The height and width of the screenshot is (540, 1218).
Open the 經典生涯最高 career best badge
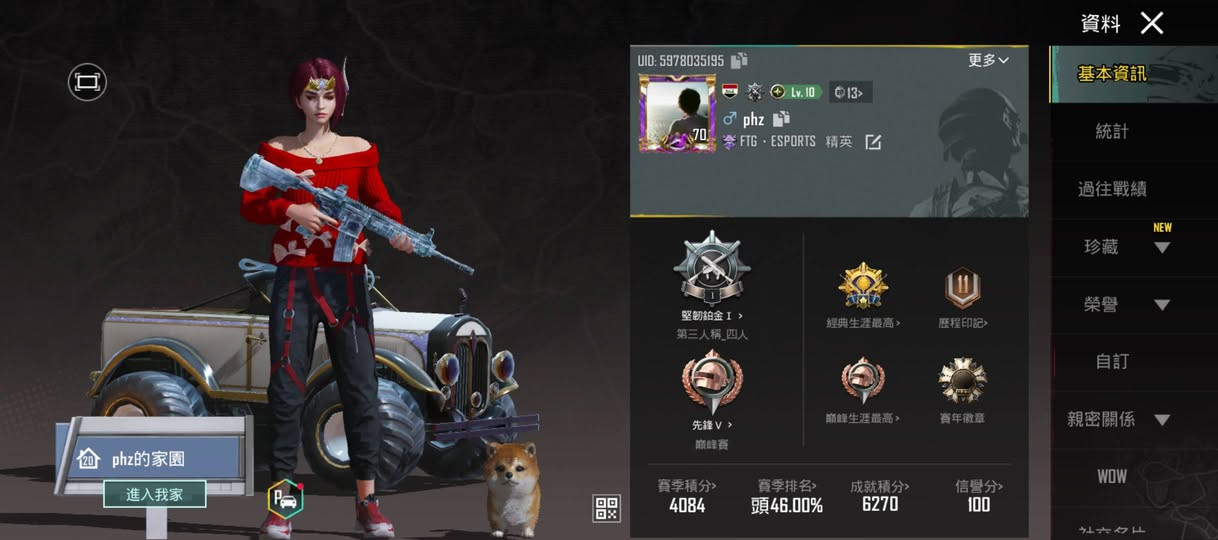(x=863, y=288)
